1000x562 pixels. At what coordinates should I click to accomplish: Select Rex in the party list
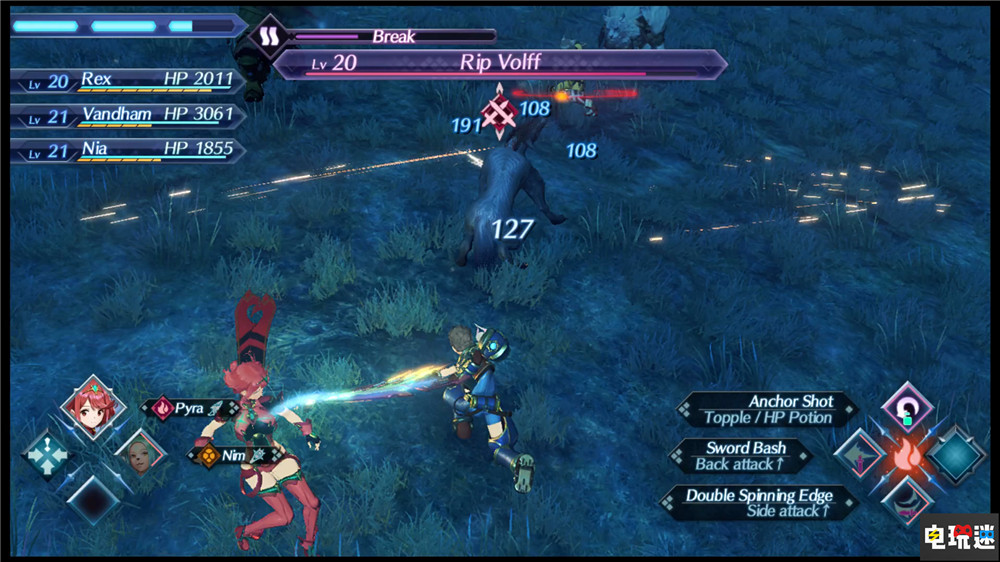click(125, 79)
